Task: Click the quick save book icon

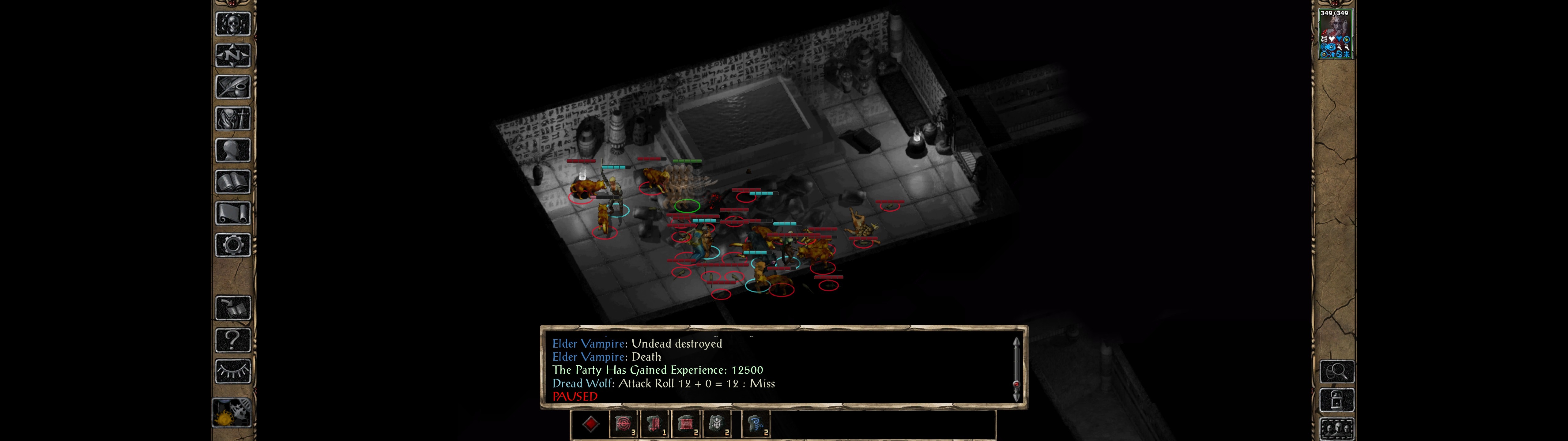Action: click(233, 308)
